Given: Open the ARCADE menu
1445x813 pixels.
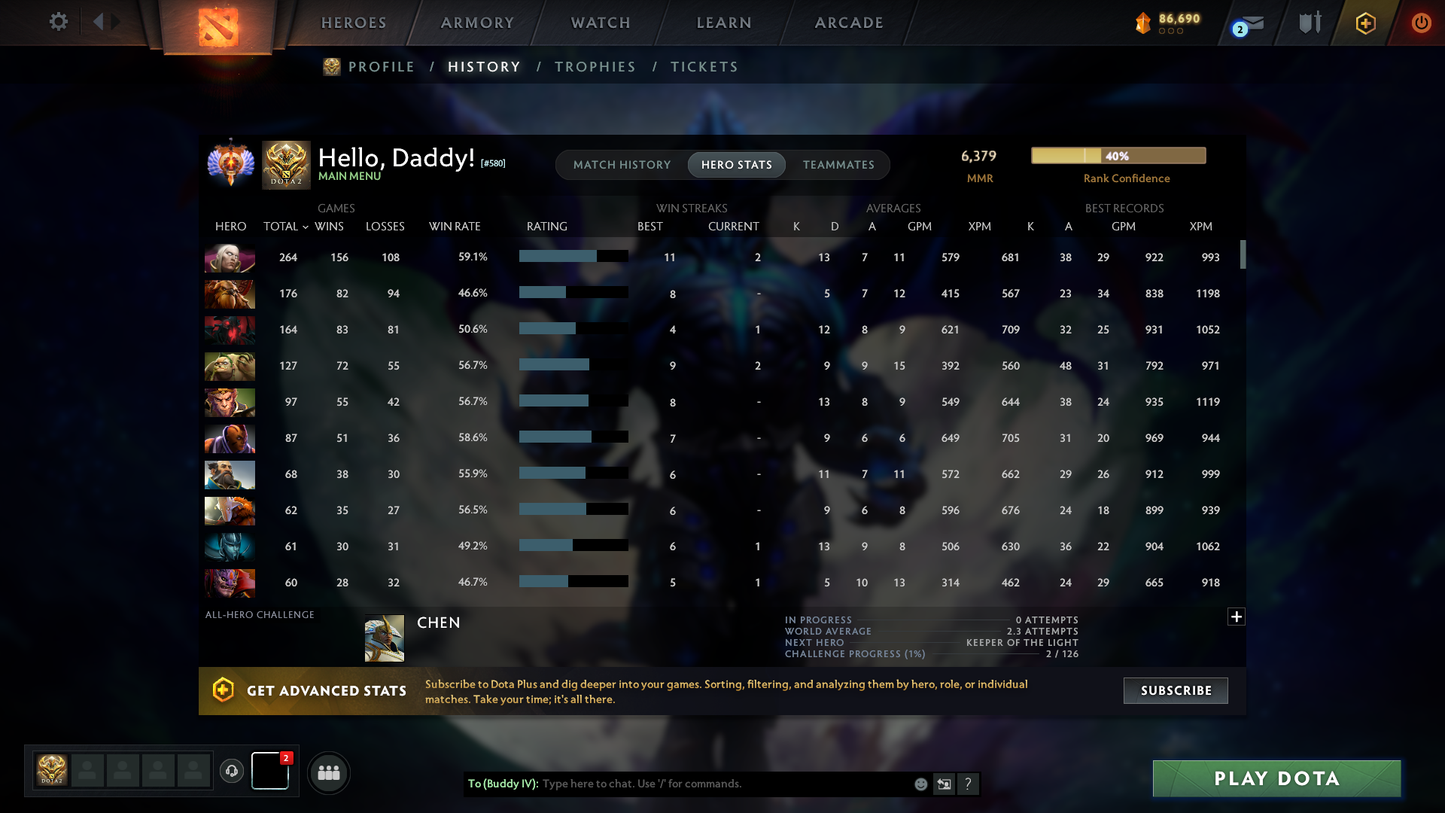Looking at the screenshot, I should point(847,22).
